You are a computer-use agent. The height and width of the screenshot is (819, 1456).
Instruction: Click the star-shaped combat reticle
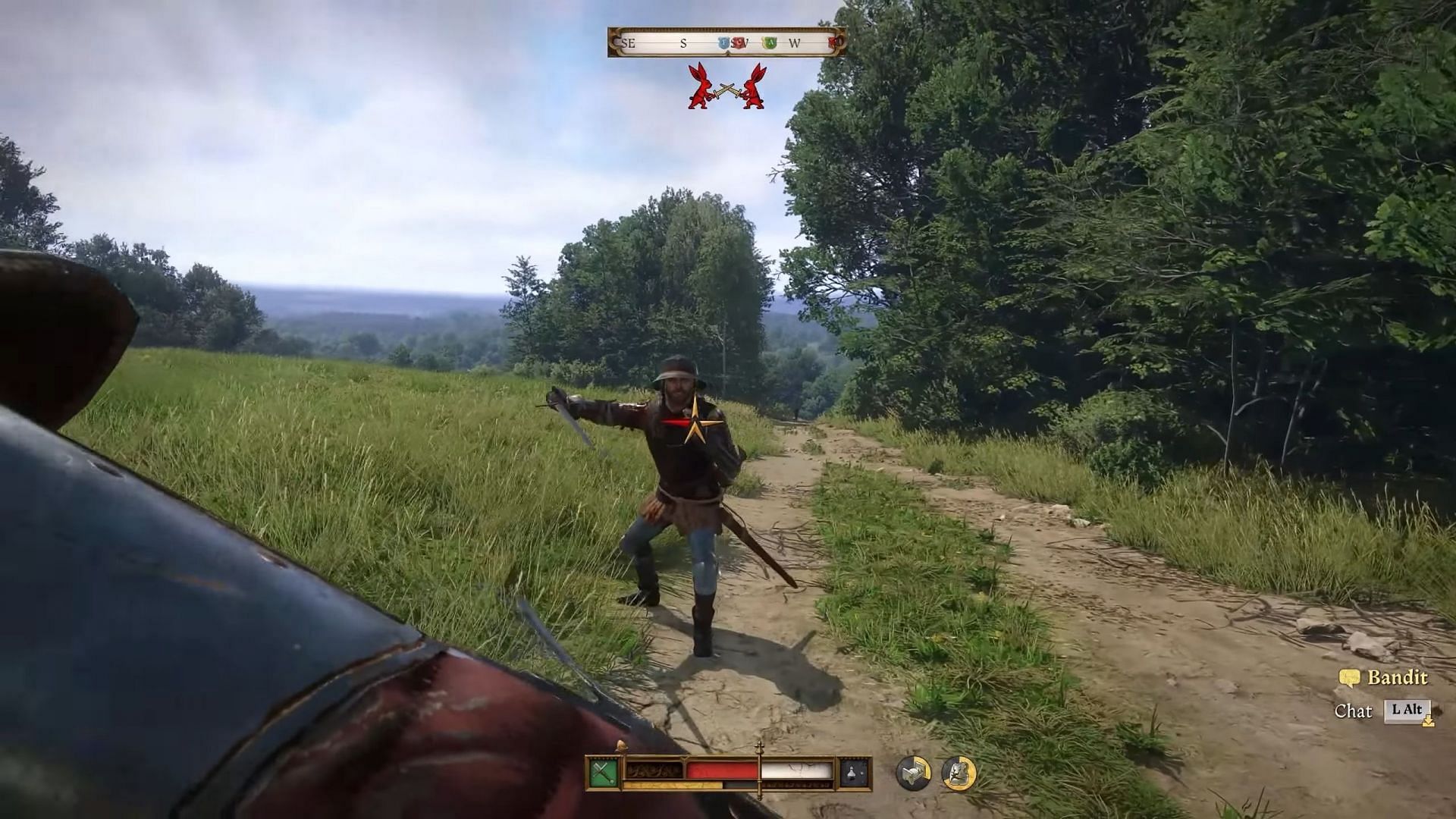(x=695, y=423)
